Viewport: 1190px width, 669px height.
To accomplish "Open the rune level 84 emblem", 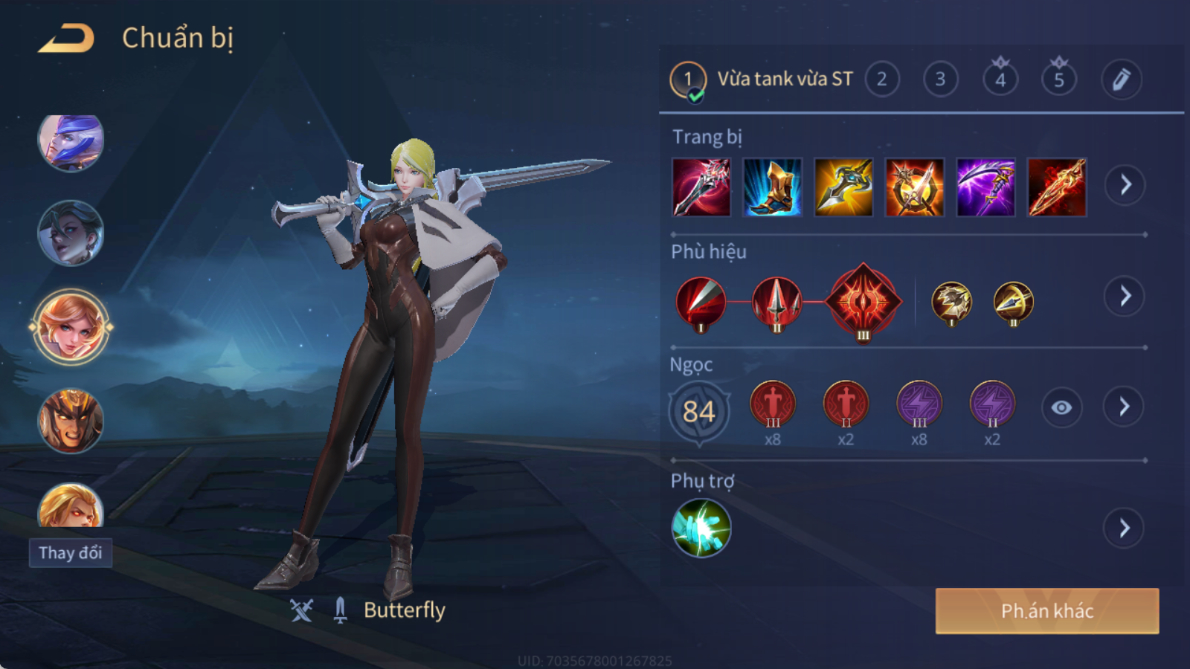I will (699, 411).
